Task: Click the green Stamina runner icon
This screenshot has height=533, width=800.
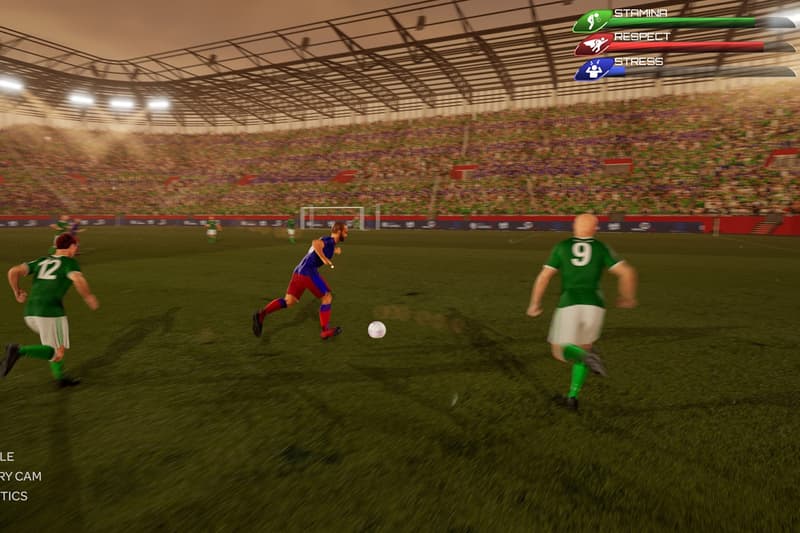Action: pos(592,20)
